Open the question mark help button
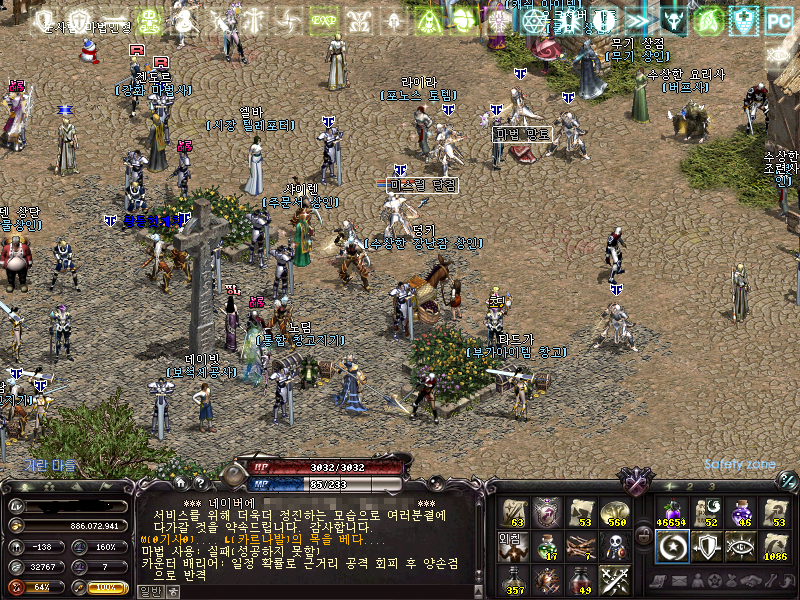This screenshot has height=600, width=800. click(199, 483)
